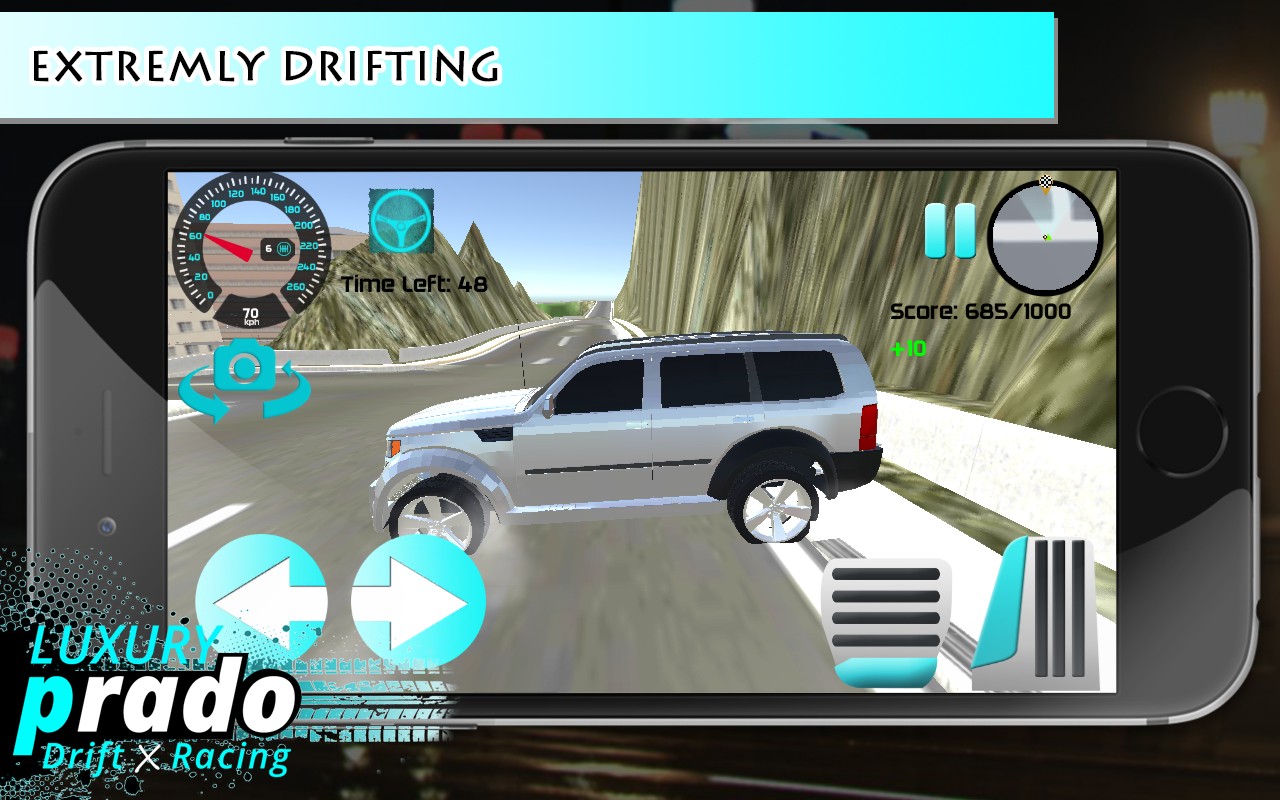Tap the steering wheel control icon

[x=401, y=220]
